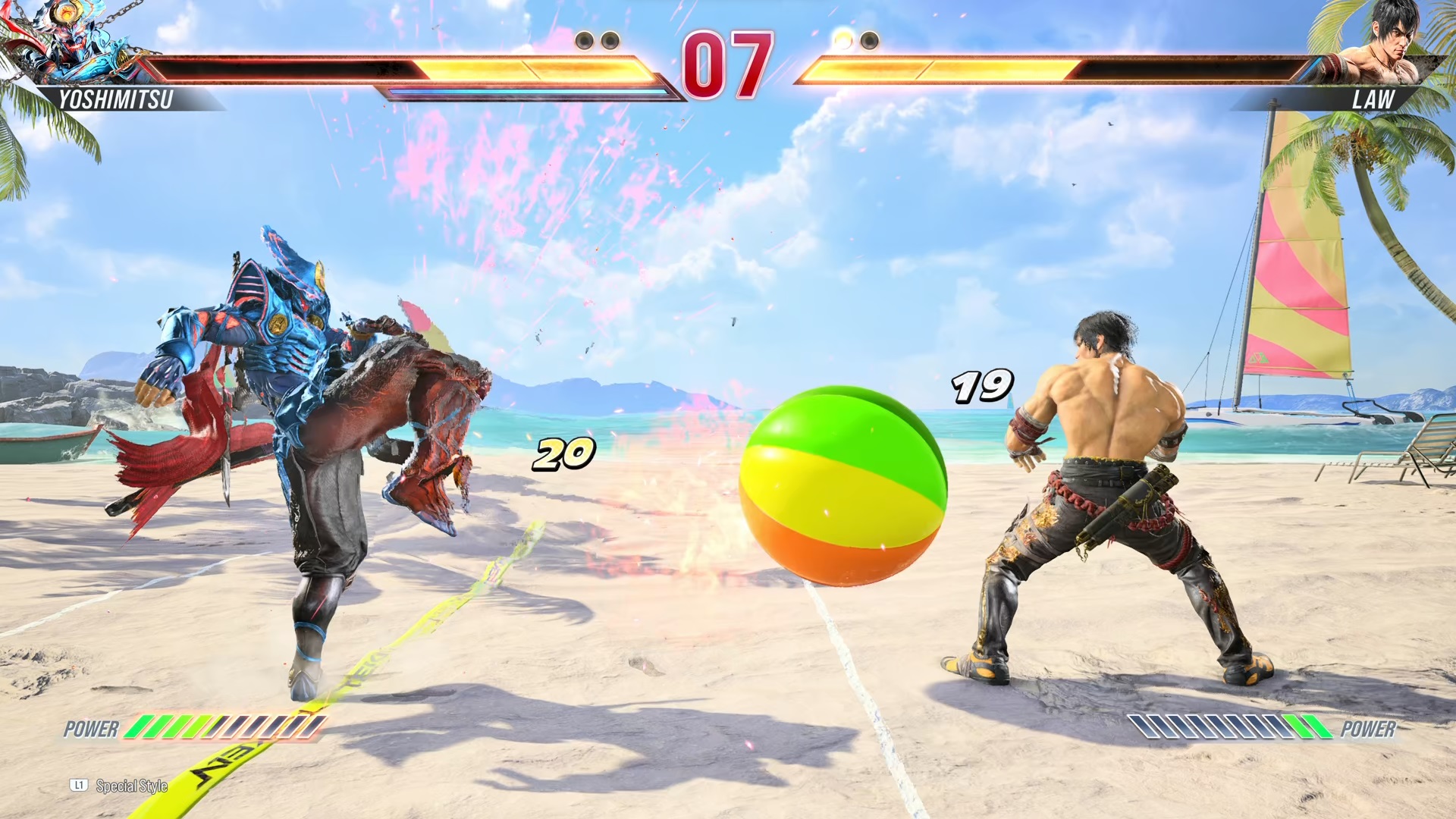The height and width of the screenshot is (819, 1456).
Task: Click the POWER label on the right side
Action: click(1370, 730)
